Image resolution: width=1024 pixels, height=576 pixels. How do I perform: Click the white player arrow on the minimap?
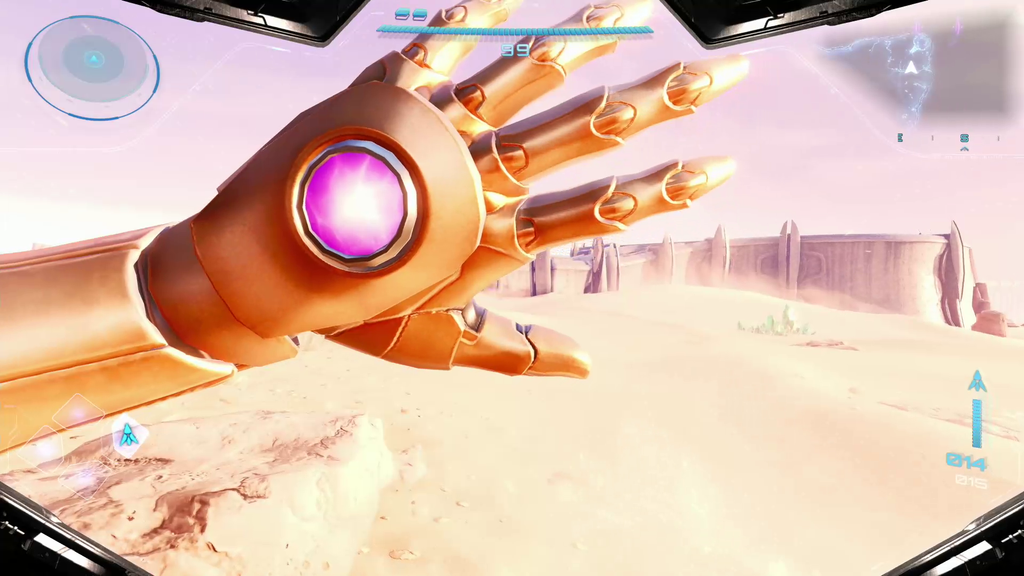point(912,68)
